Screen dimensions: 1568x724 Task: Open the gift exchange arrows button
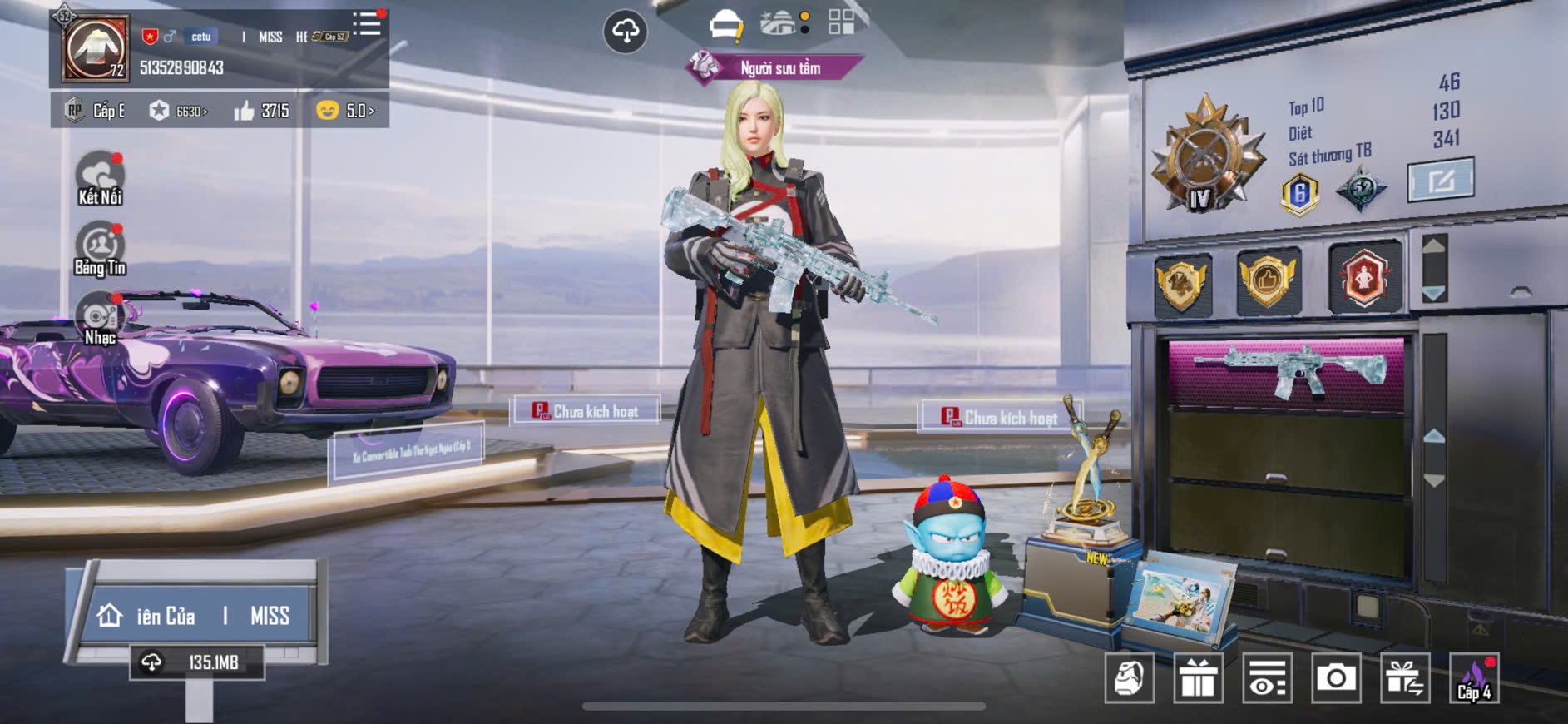(x=1405, y=678)
